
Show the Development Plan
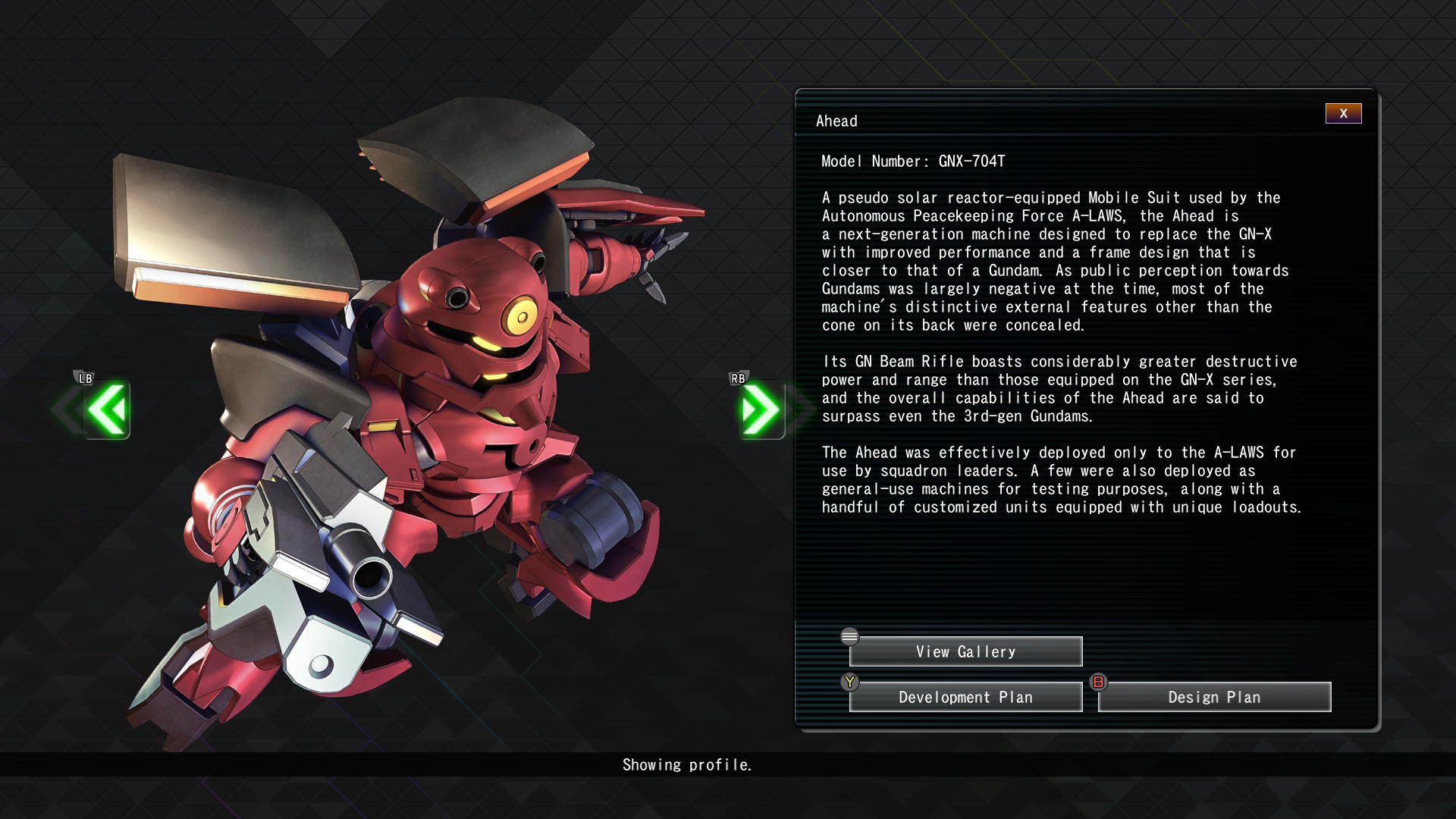965,697
